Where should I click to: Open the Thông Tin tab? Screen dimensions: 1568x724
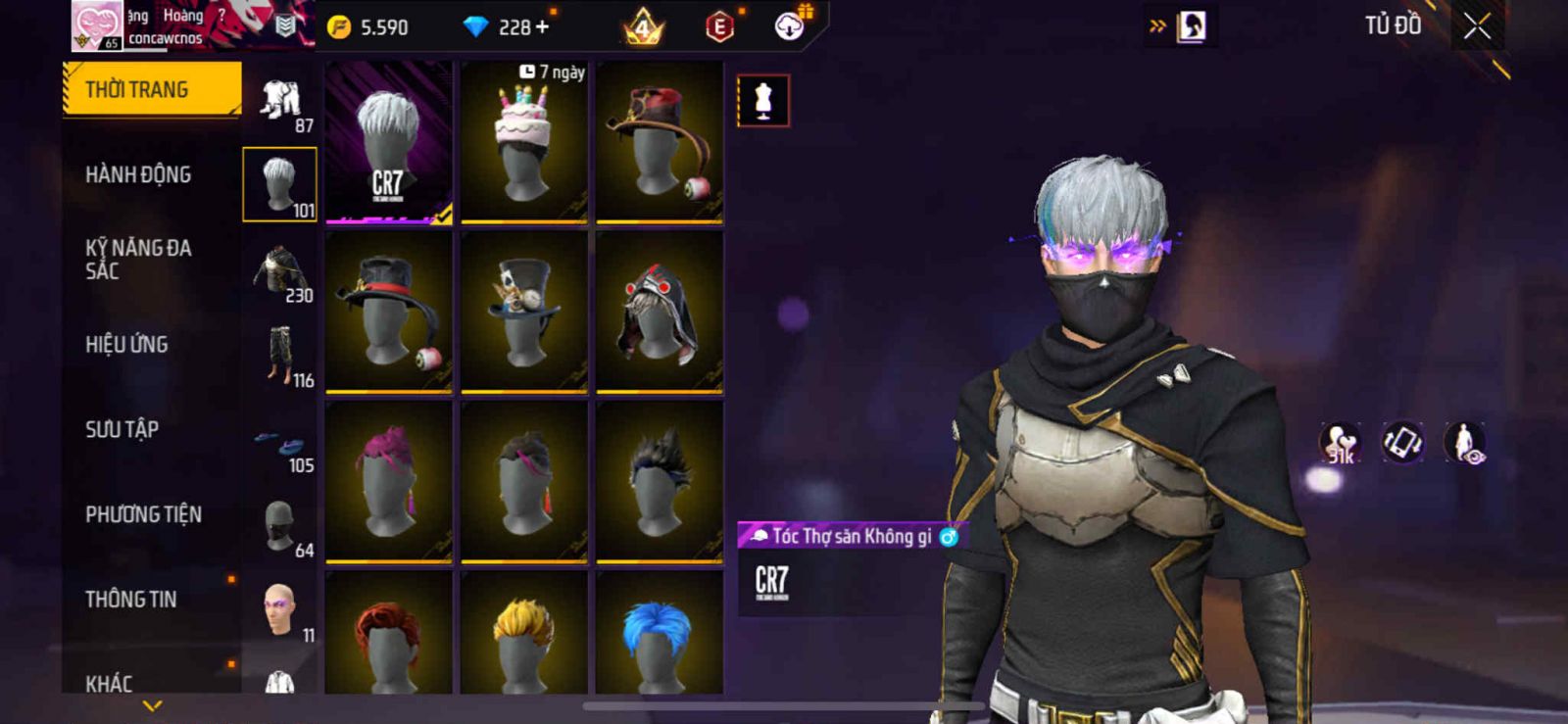point(130,600)
